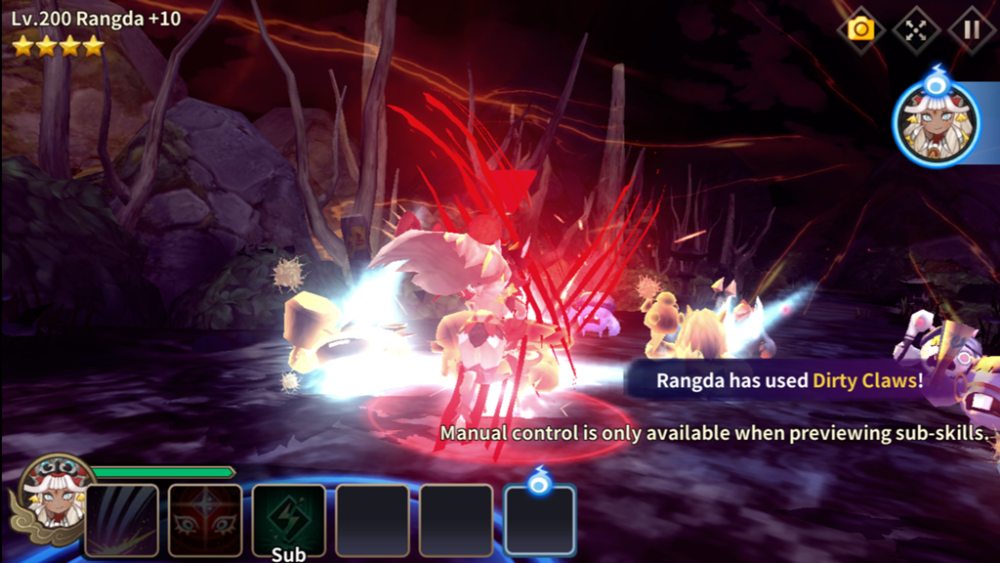The width and height of the screenshot is (1000, 563).
Task: Tap the four-arrows expand view button
Action: click(915, 29)
